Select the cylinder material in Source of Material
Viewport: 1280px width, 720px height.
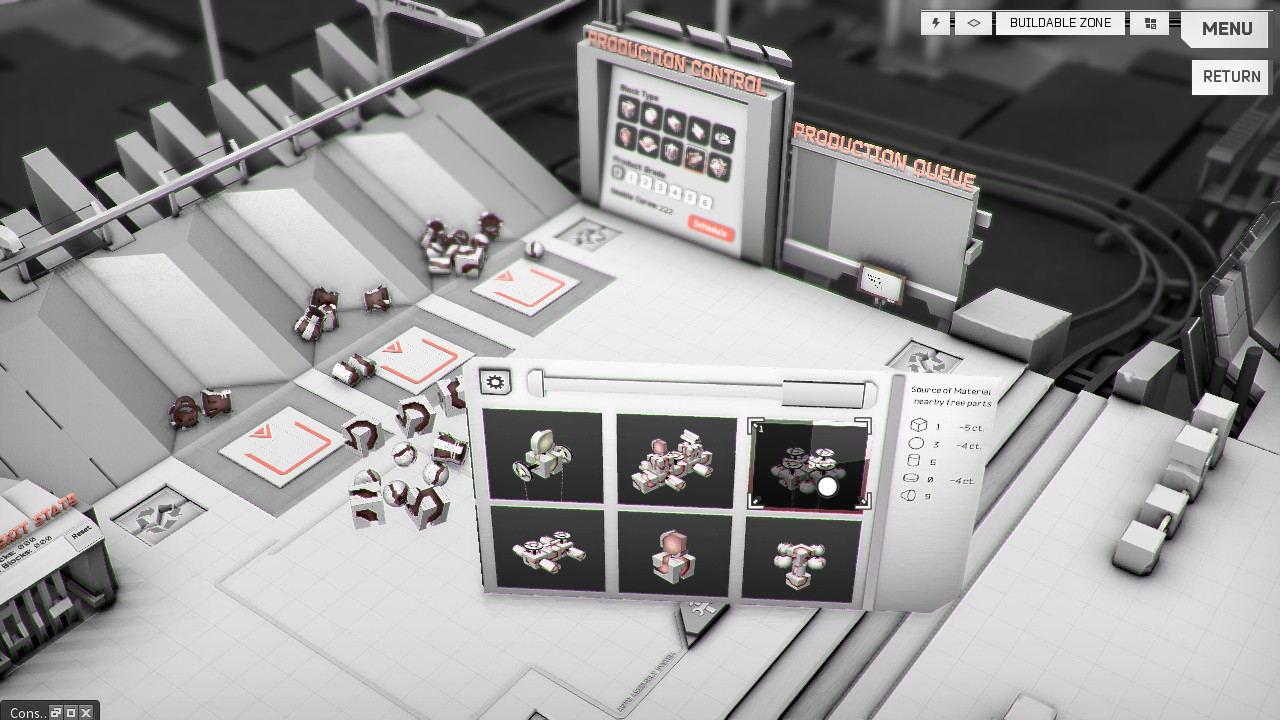pos(913,460)
